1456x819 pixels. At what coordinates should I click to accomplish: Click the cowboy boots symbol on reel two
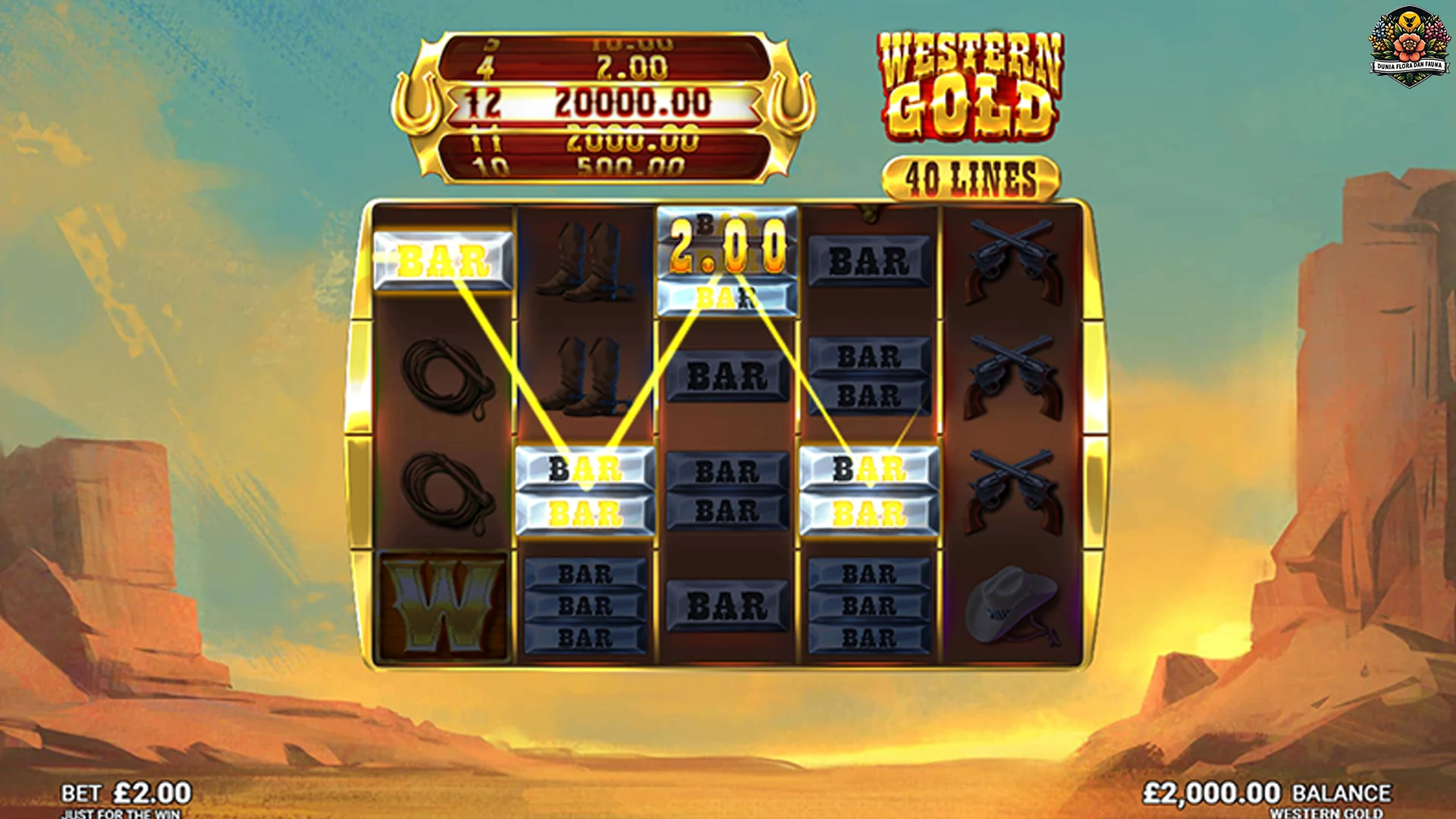tap(584, 258)
